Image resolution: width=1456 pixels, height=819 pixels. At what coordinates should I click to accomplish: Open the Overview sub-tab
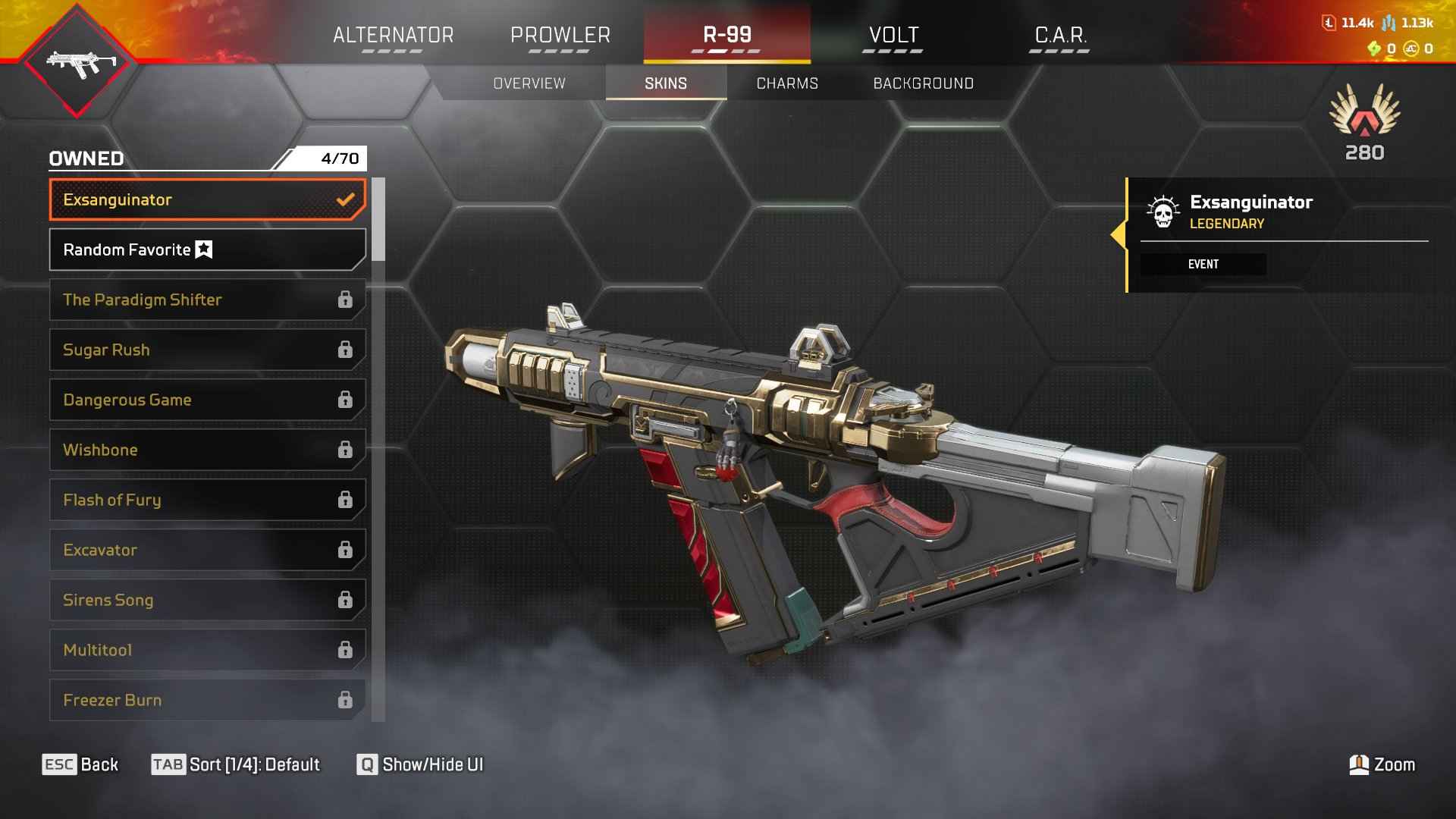click(x=529, y=83)
